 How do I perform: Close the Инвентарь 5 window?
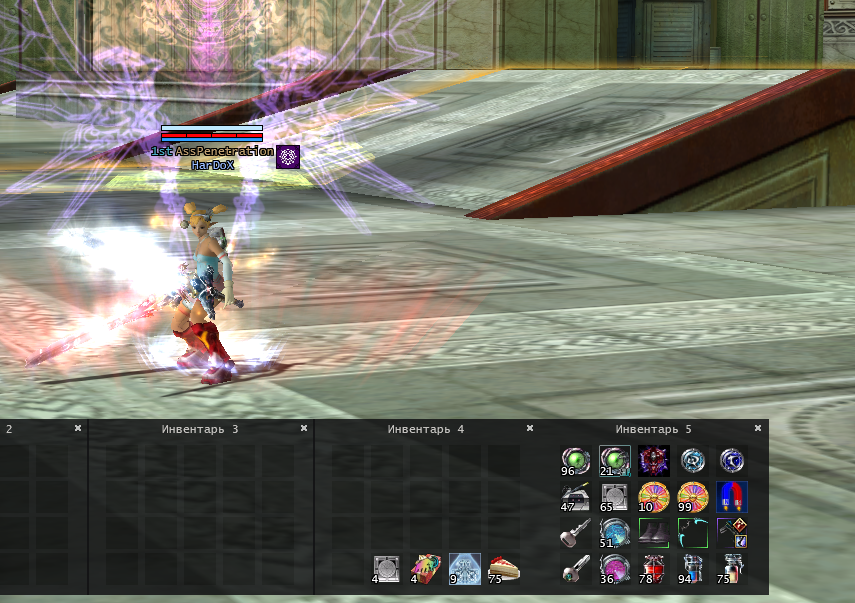click(756, 428)
